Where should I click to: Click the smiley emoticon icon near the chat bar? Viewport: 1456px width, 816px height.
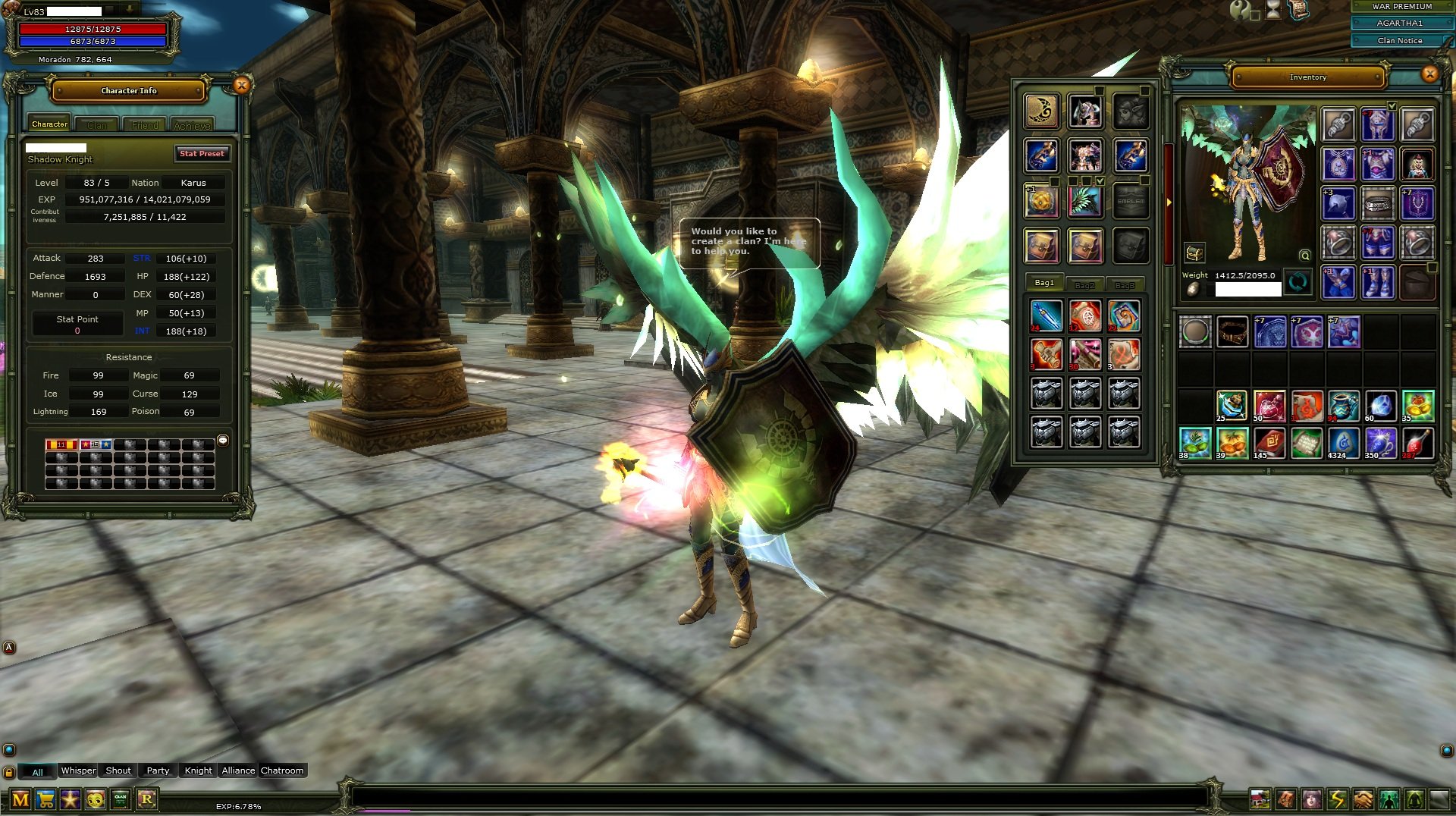pos(96,799)
